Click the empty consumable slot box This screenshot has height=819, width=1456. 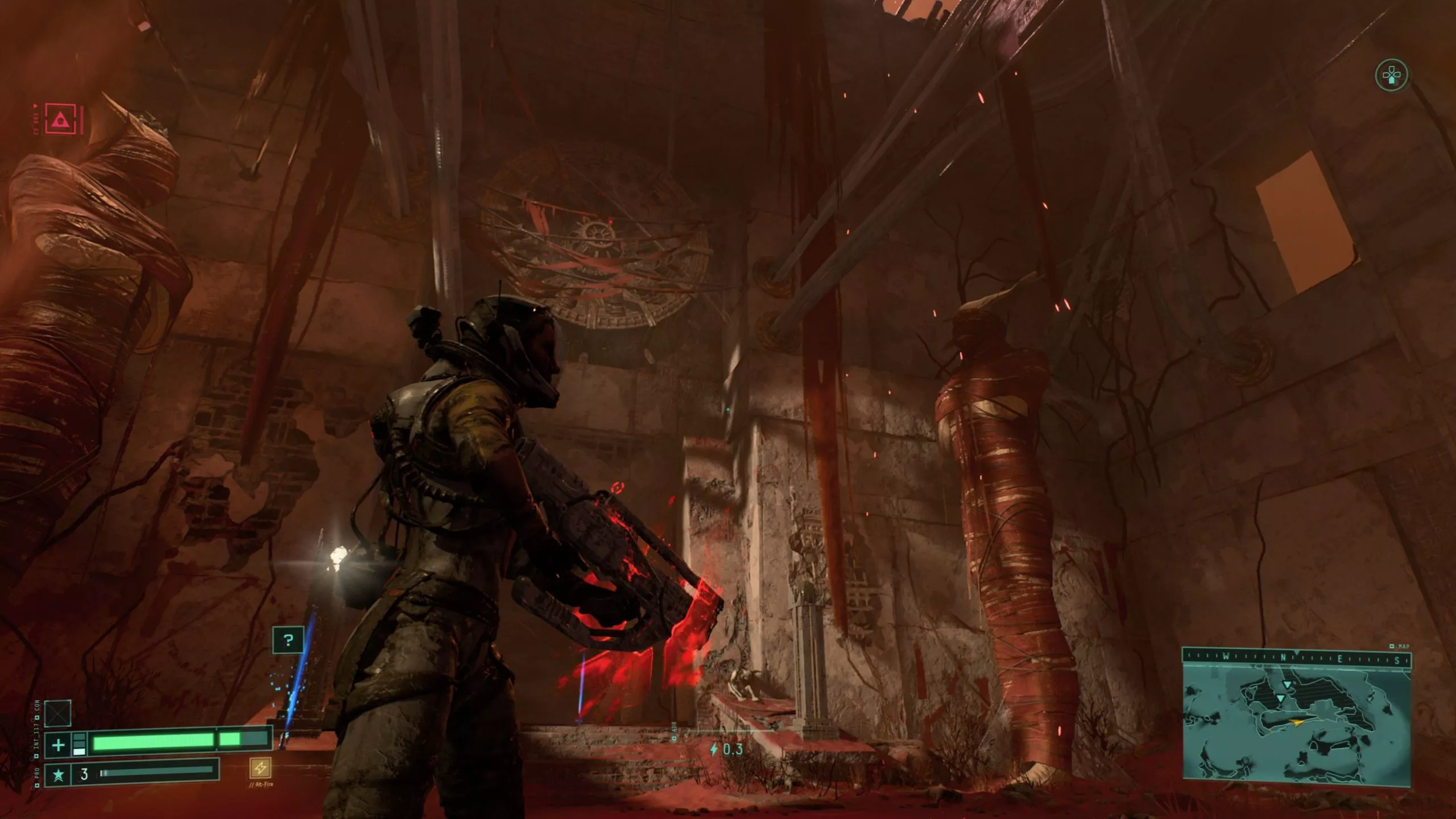point(57,713)
